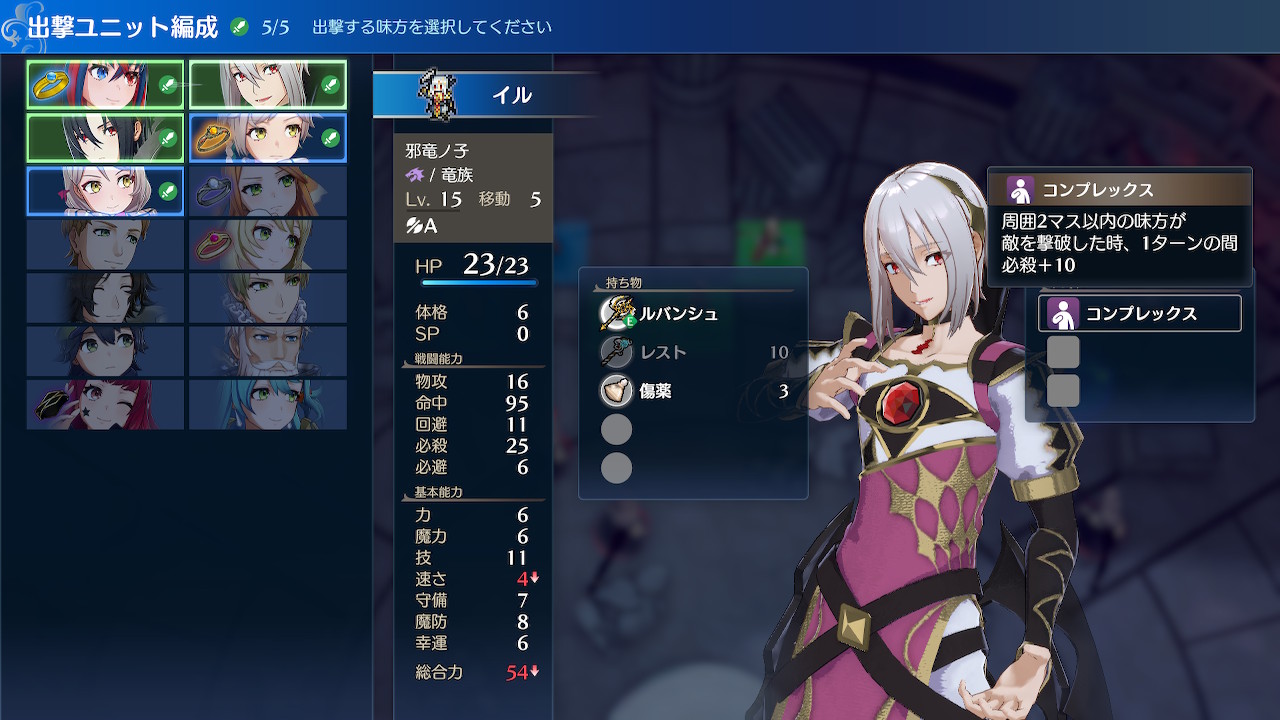This screenshot has width=1280, height=720.
Task: Pick the dark-haired unit with closed eyes
Action: [x=105, y=297]
